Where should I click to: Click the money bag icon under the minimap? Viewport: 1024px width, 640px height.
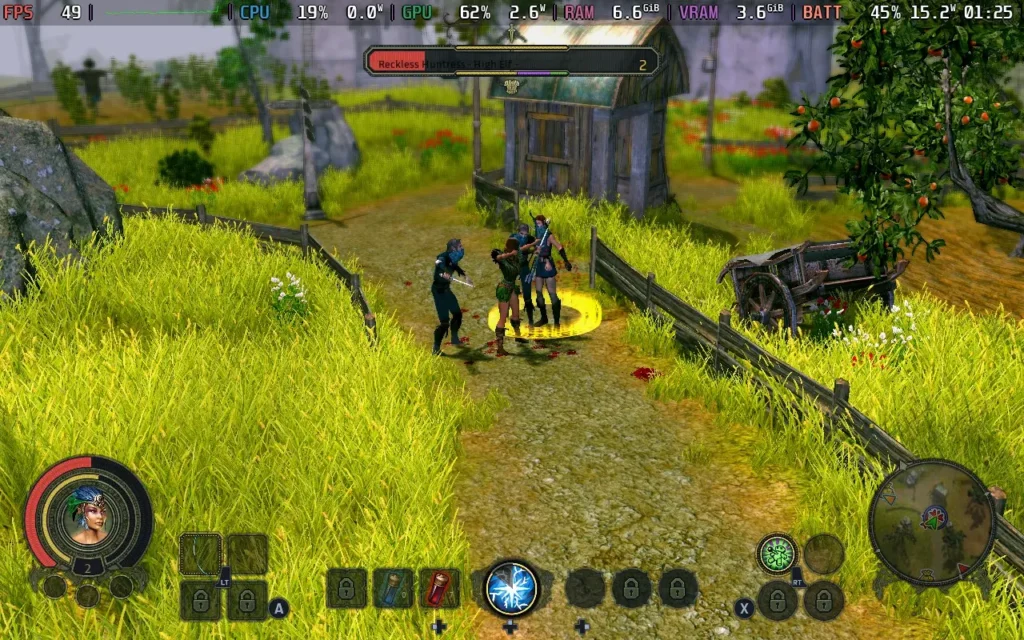tap(927, 575)
